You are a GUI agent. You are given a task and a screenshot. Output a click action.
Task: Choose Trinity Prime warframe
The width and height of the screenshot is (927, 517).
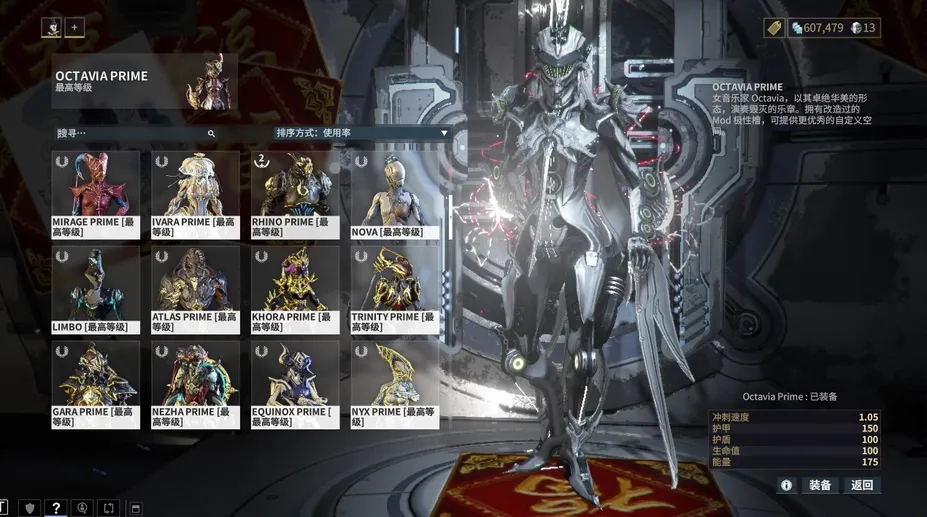395,288
